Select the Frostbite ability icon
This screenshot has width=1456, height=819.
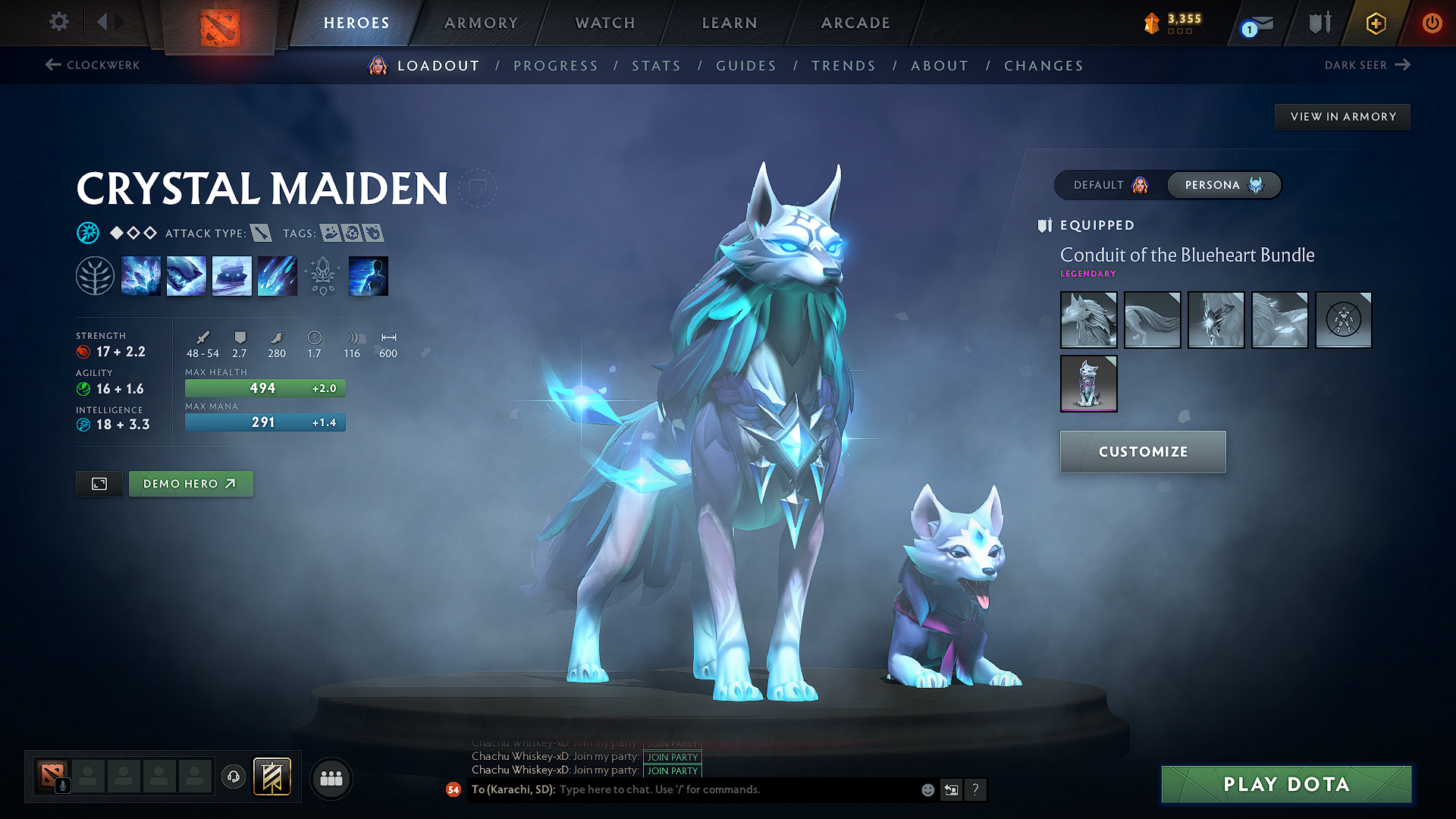[x=187, y=275]
